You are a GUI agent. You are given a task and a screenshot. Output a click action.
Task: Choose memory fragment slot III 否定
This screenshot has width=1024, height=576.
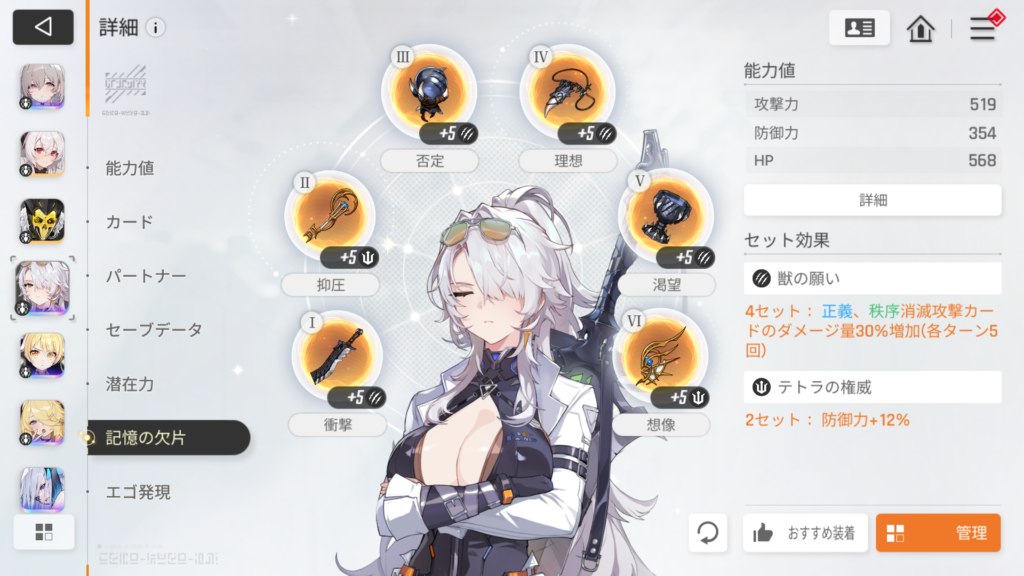click(429, 91)
